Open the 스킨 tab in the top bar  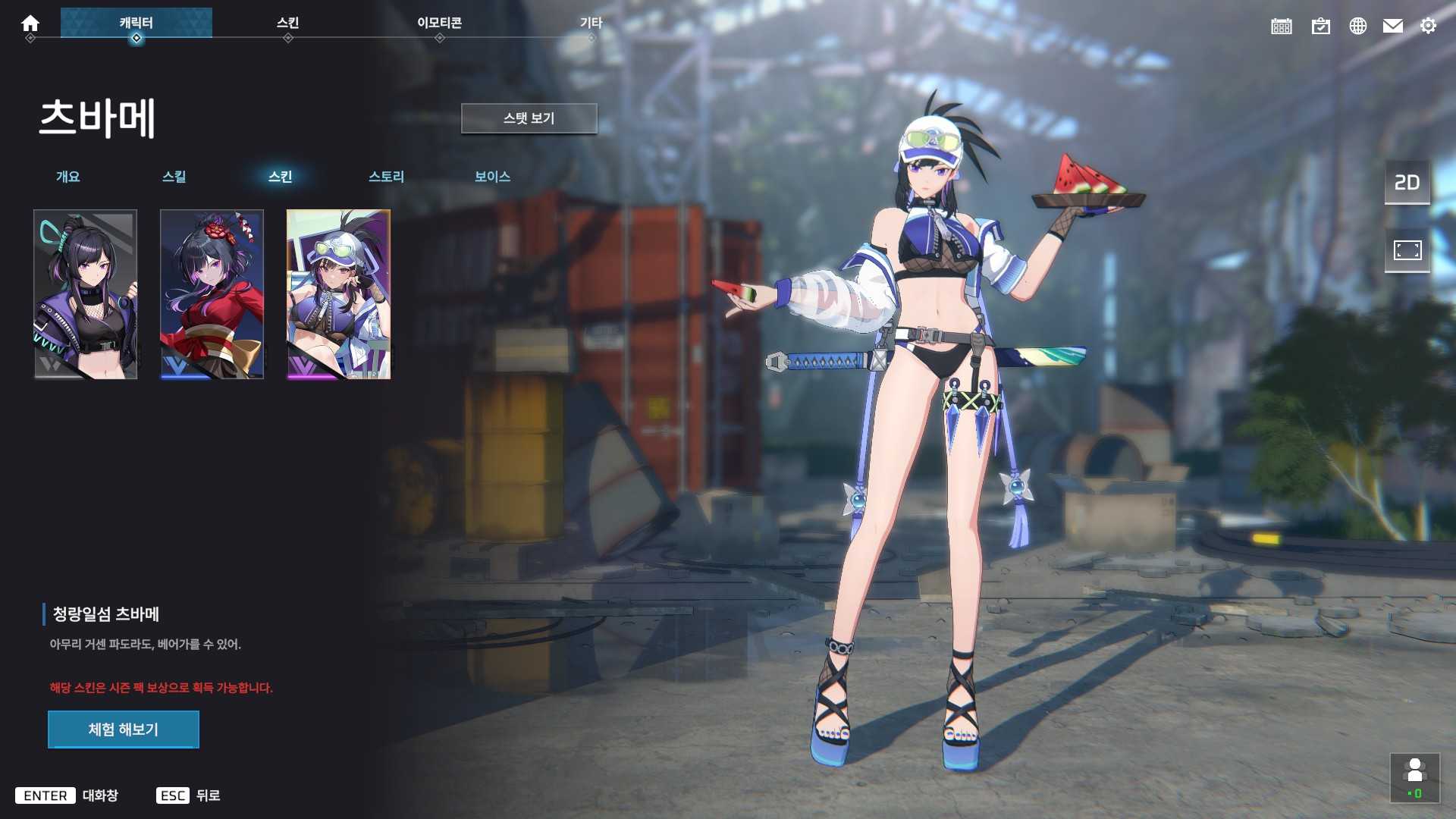pyautogui.click(x=288, y=23)
